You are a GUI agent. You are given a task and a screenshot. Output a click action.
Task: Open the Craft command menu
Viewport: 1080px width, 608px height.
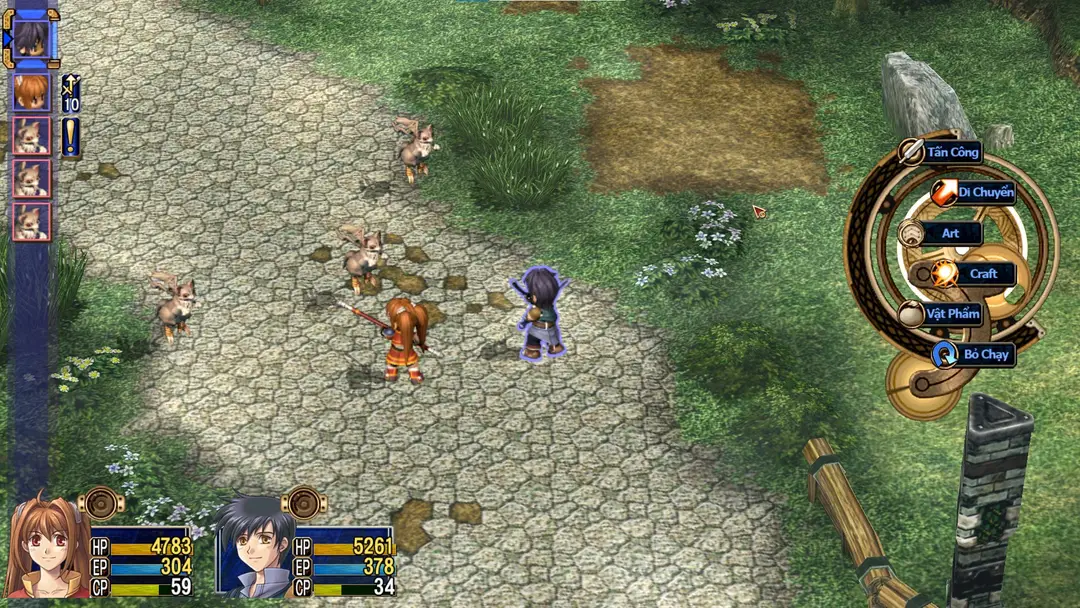click(981, 274)
